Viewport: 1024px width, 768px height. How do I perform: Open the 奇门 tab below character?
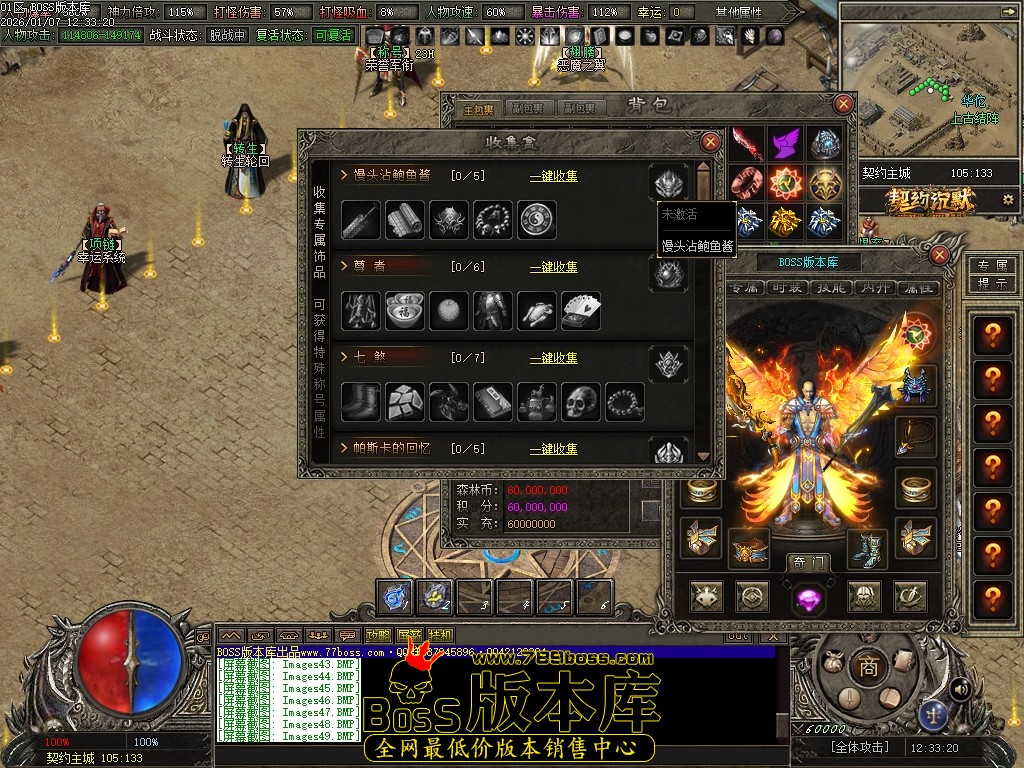[807, 563]
